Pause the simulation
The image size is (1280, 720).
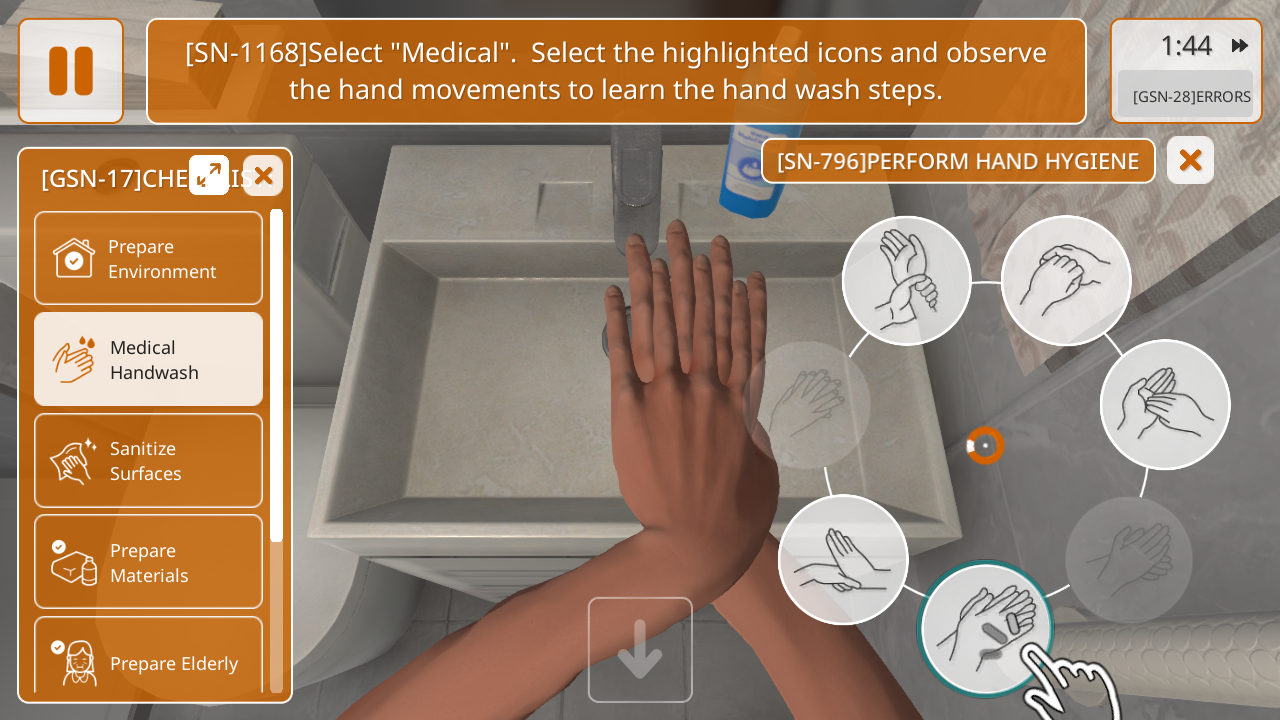[x=71, y=71]
